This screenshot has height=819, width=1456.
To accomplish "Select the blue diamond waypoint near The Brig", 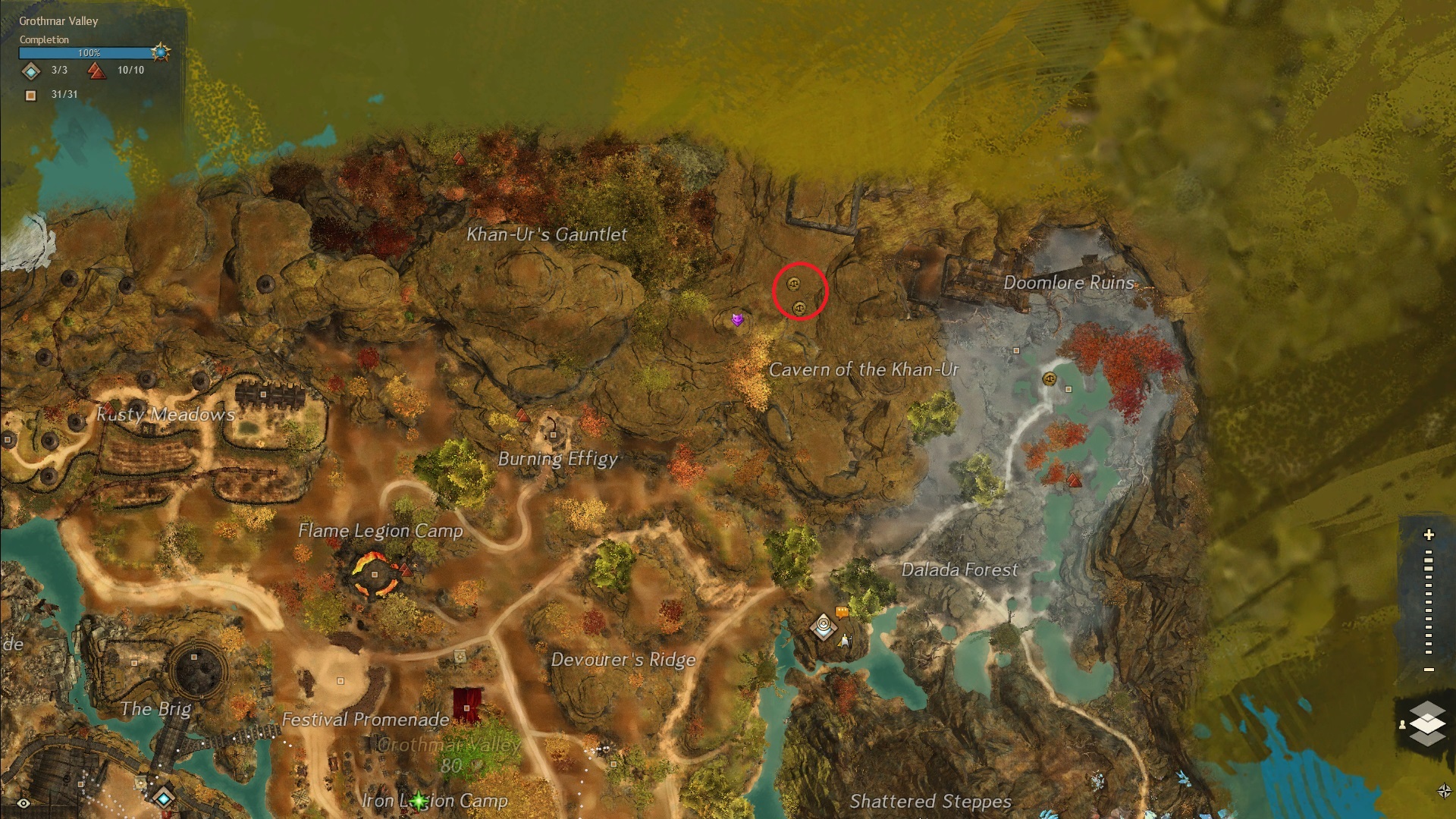I will 164,798.
